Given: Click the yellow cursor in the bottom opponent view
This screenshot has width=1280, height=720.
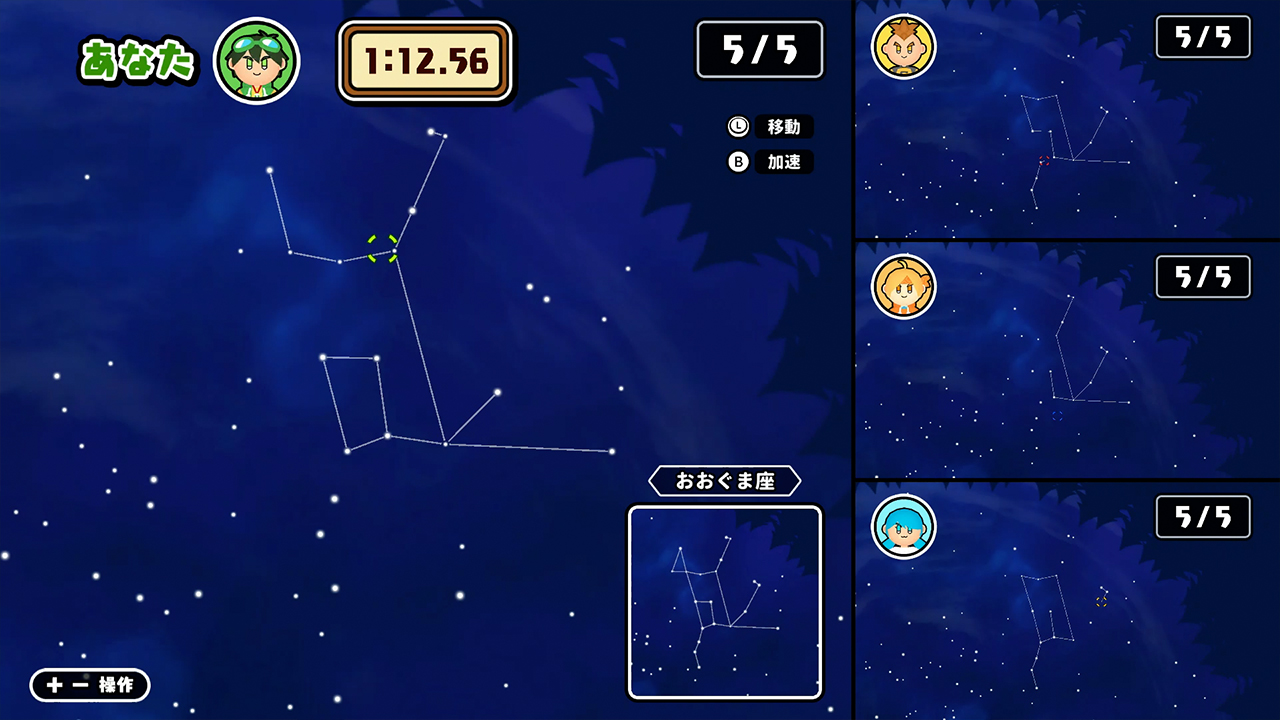Looking at the screenshot, I should point(1101,602).
